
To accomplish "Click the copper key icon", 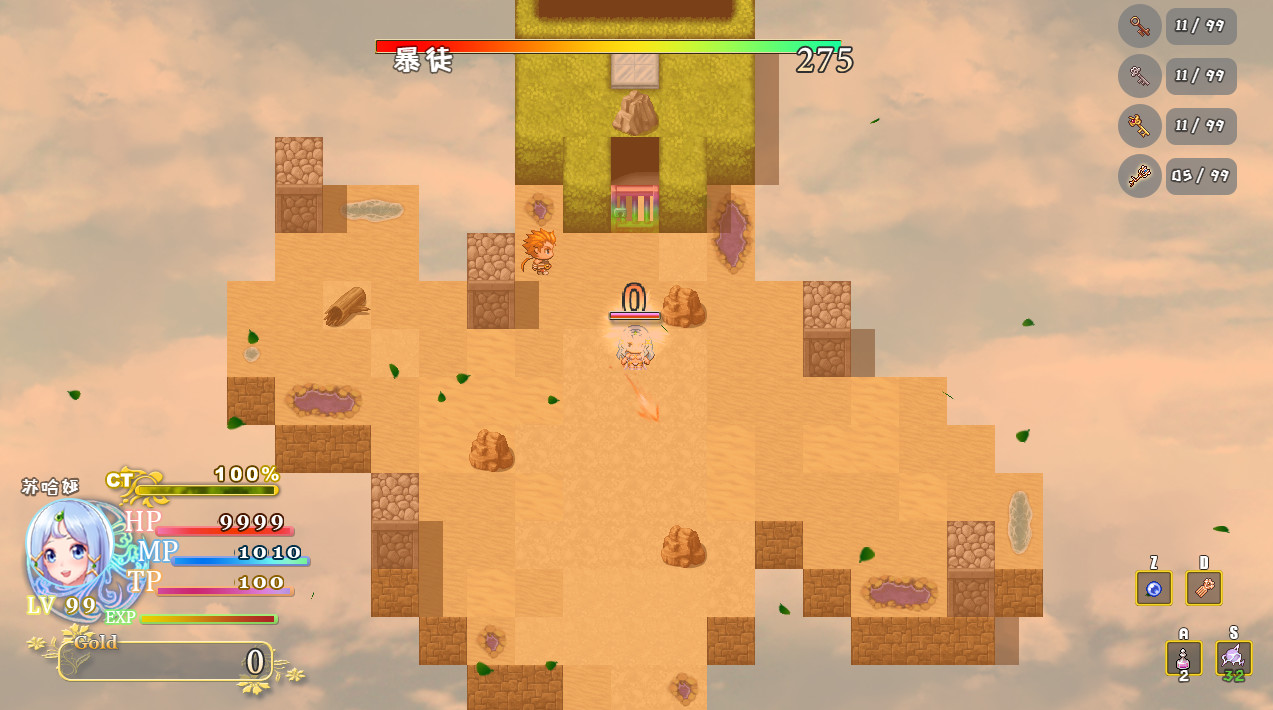I will click(1140, 26).
